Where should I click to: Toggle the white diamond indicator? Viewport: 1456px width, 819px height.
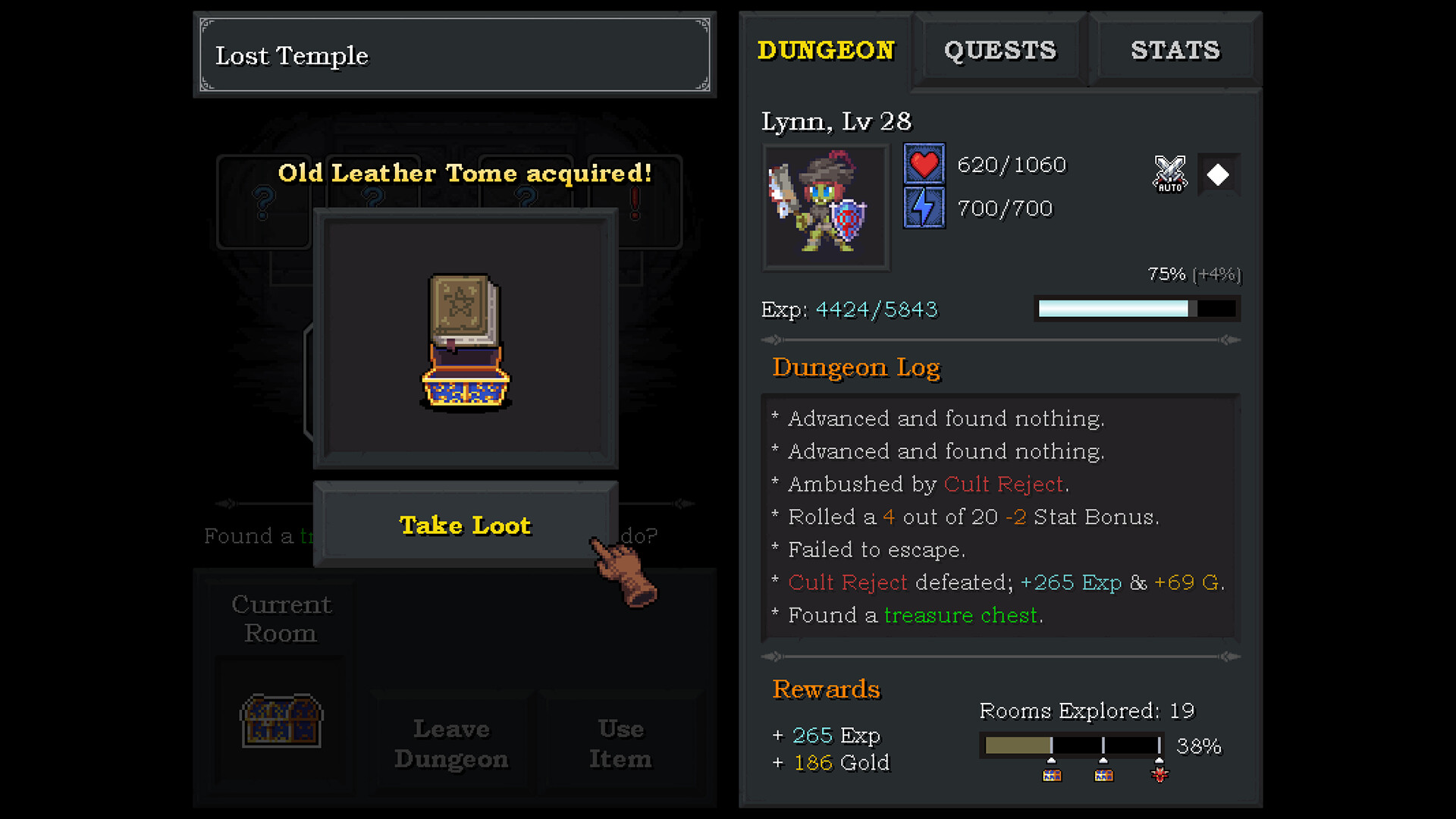pos(1218,174)
